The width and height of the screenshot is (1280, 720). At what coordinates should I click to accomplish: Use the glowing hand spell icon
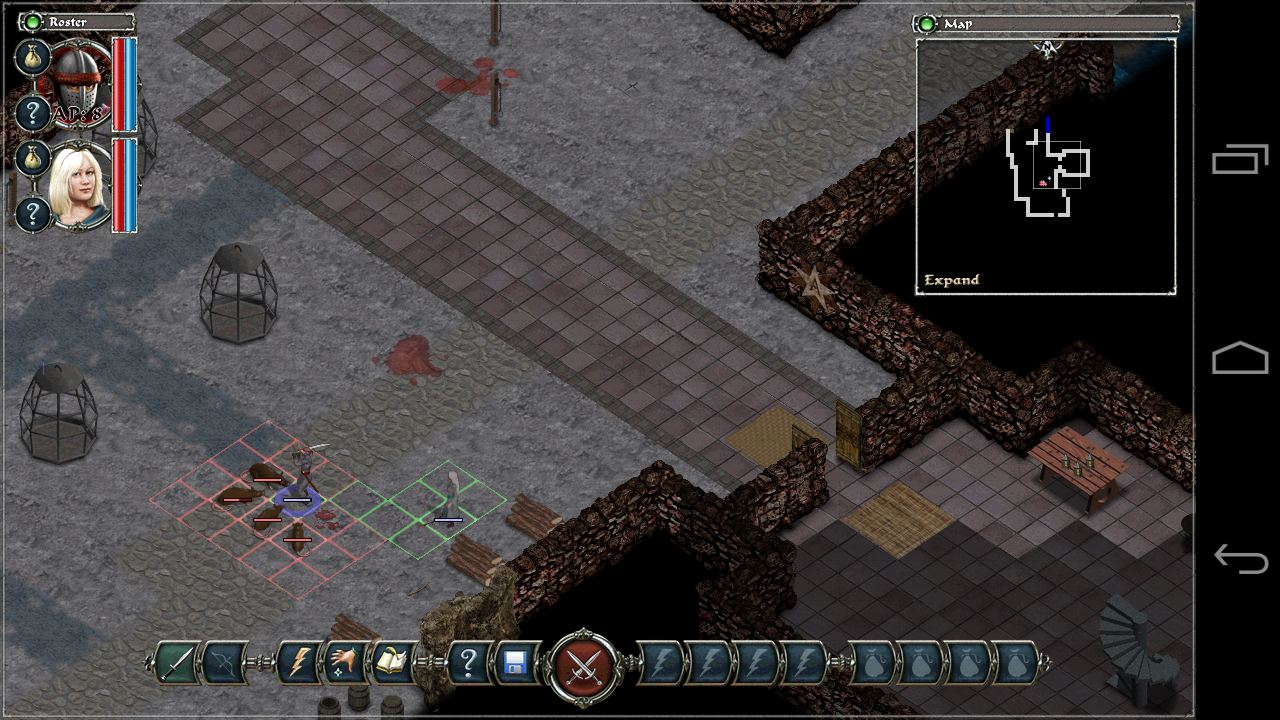344,663
